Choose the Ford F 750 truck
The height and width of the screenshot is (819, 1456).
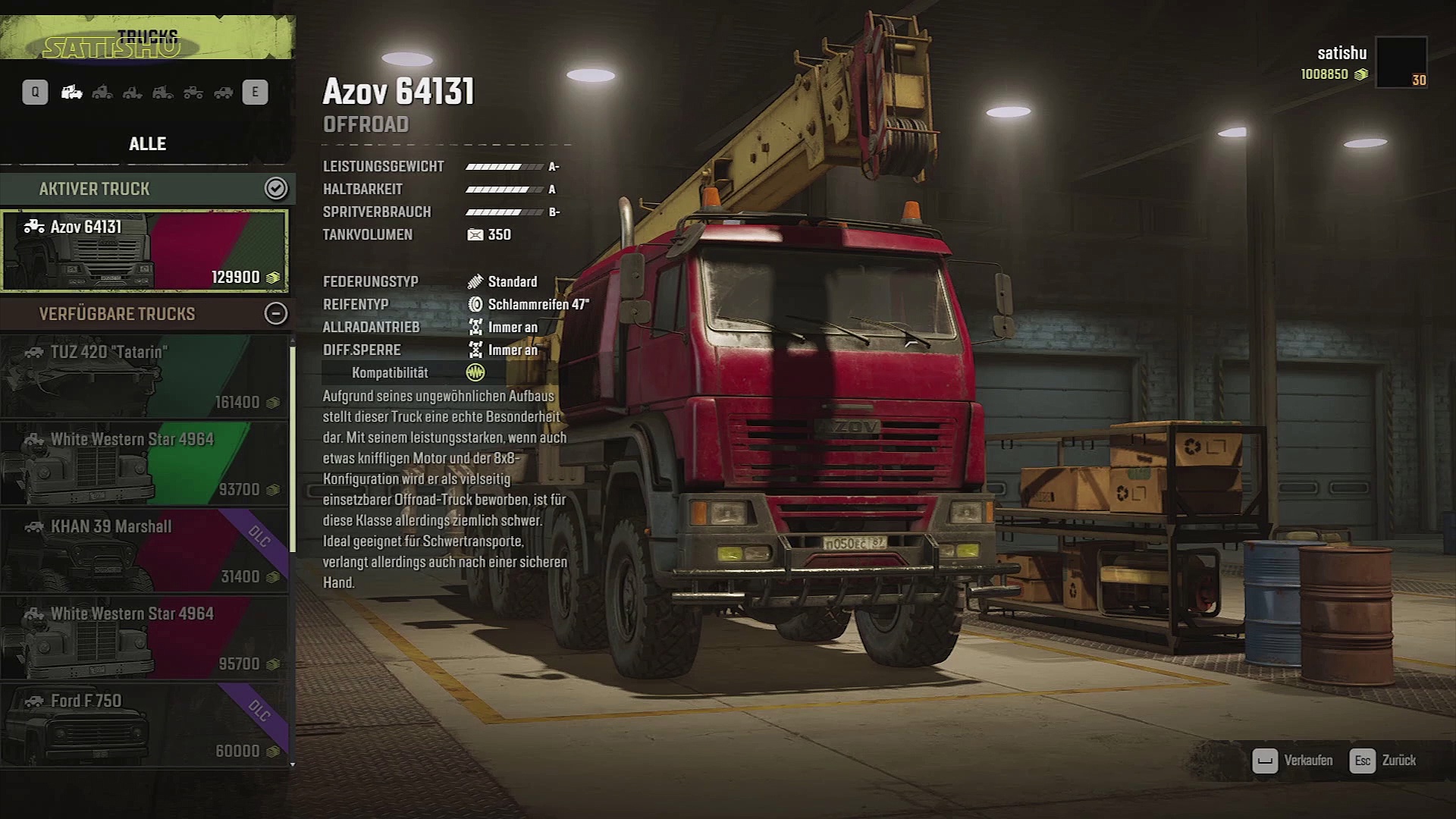click(x=144, y=725)
